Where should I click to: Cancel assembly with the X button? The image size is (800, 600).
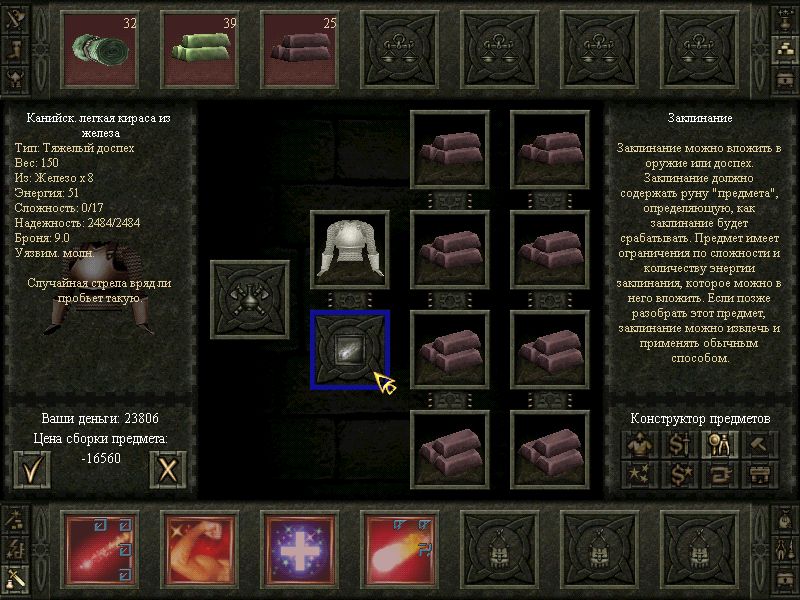pos(168,469)
